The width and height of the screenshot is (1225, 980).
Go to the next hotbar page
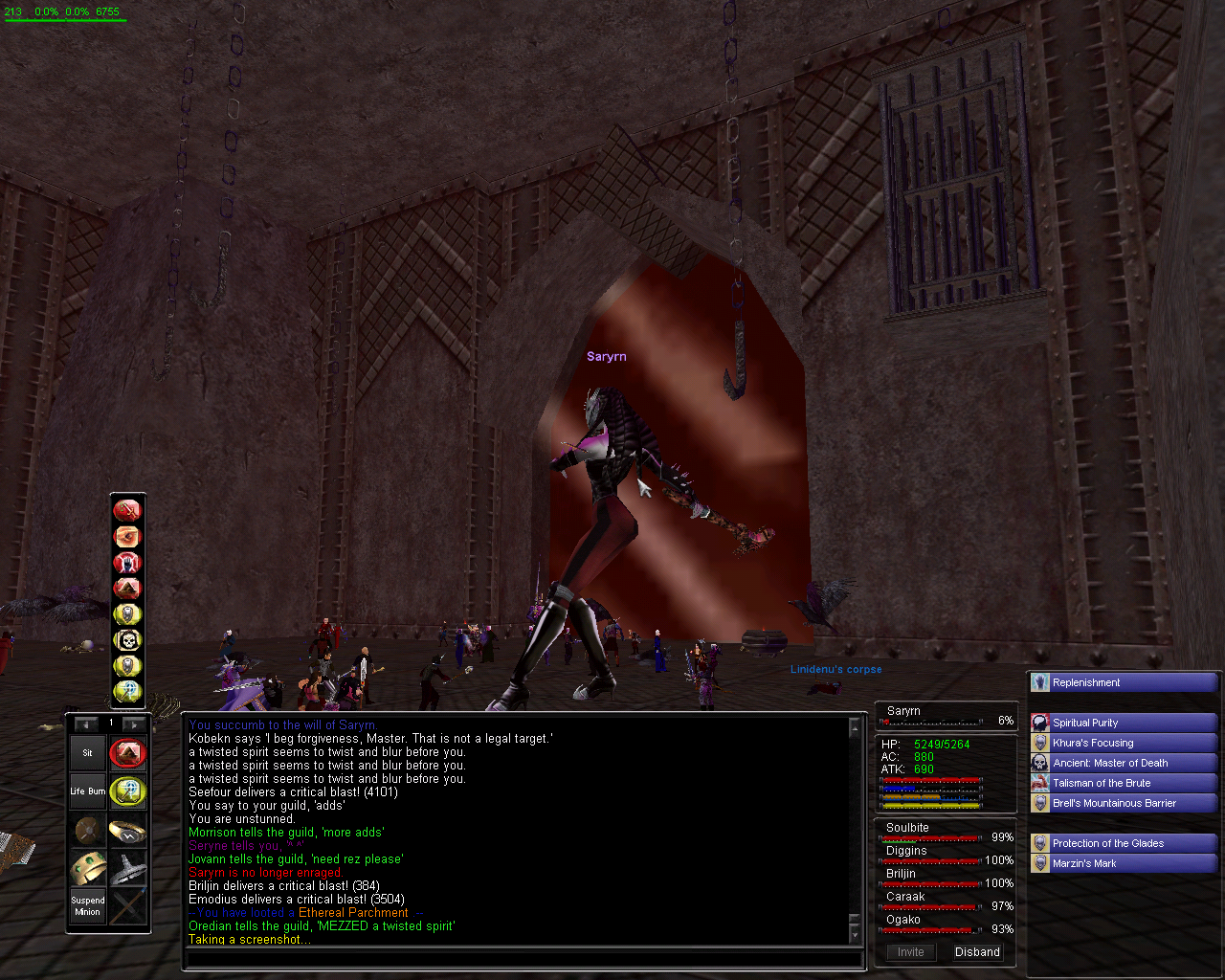coord(134,724)
